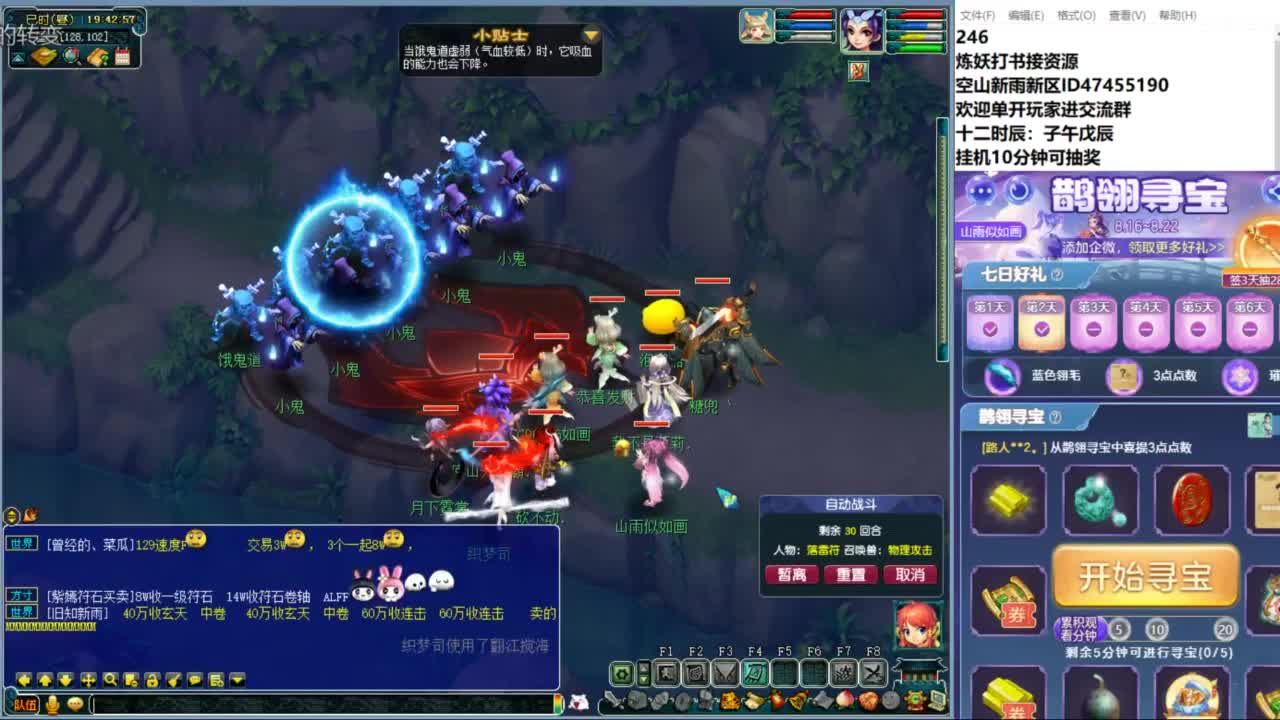Viewport: 1280px width, 720px height.
Task: Expand the green arrow under the gear icon
Action: tap(643, 680)
